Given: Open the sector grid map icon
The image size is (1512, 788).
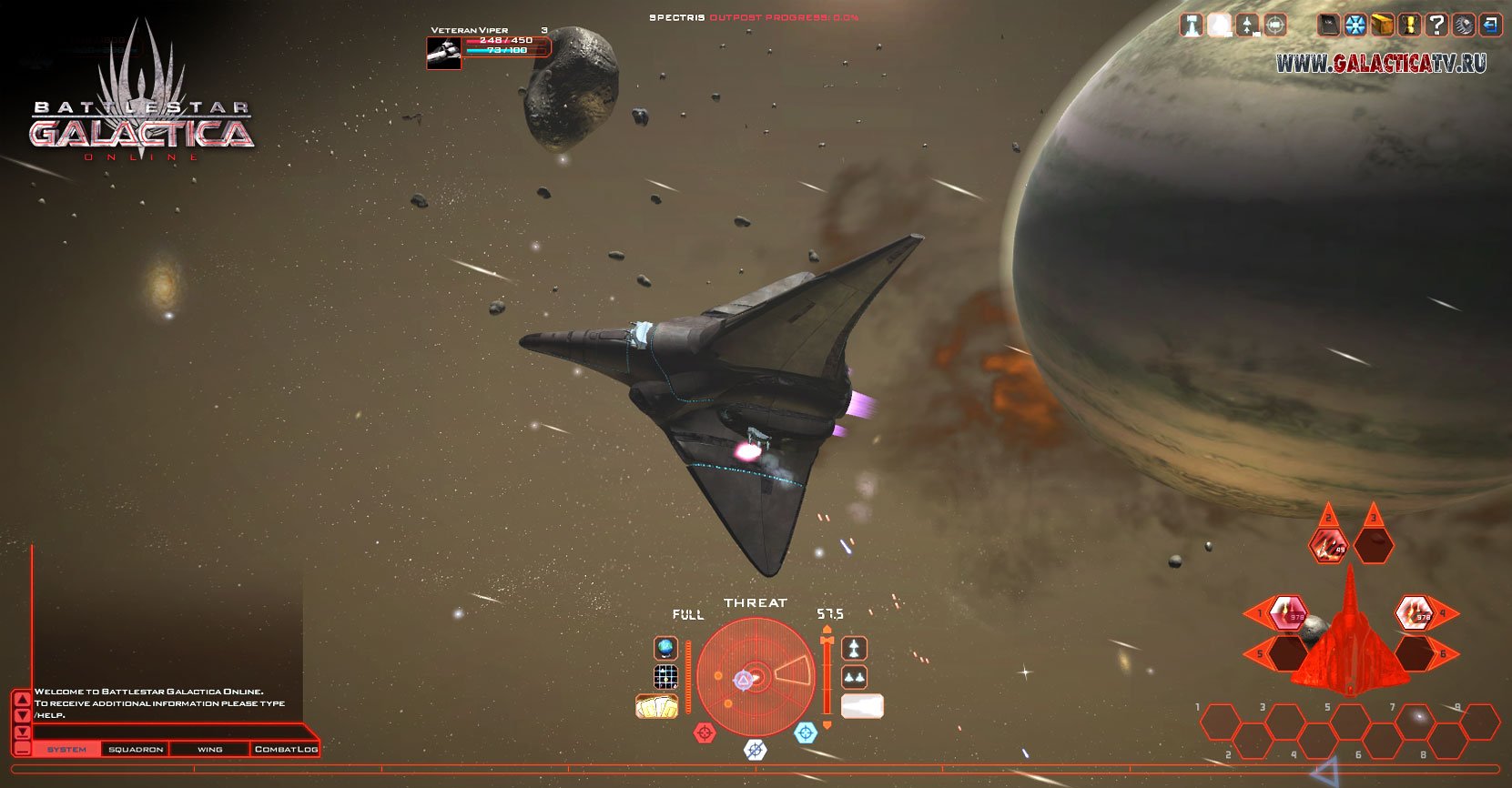Looking at the screenshot, I should pyautogui.click(x=666, y=677).
